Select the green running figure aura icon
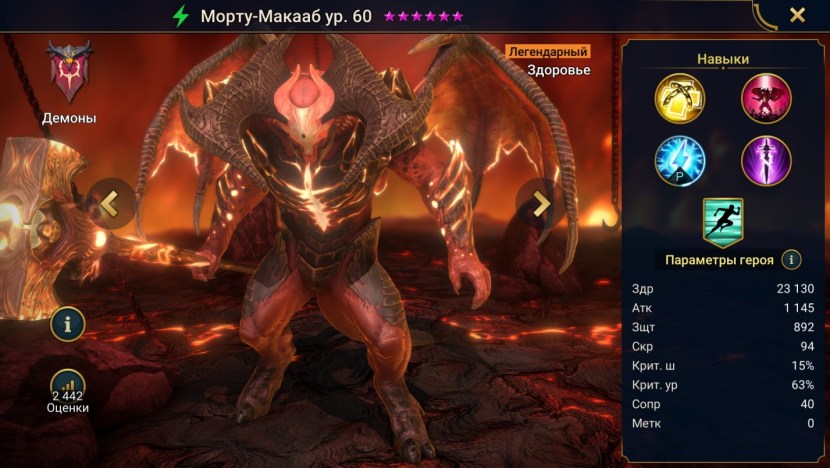830x468 pixels. 723,221
